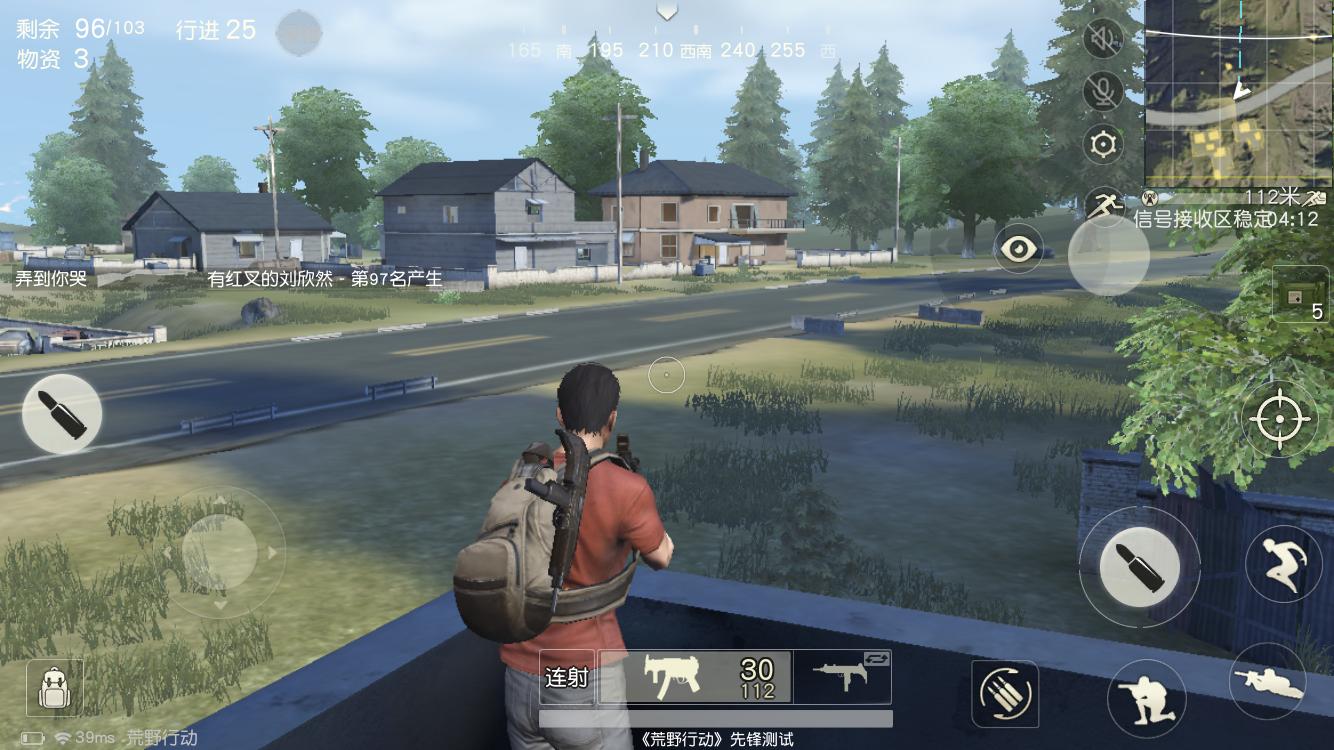
Task: Tap the movement joystick pad
Action: [x=219, y=551]
